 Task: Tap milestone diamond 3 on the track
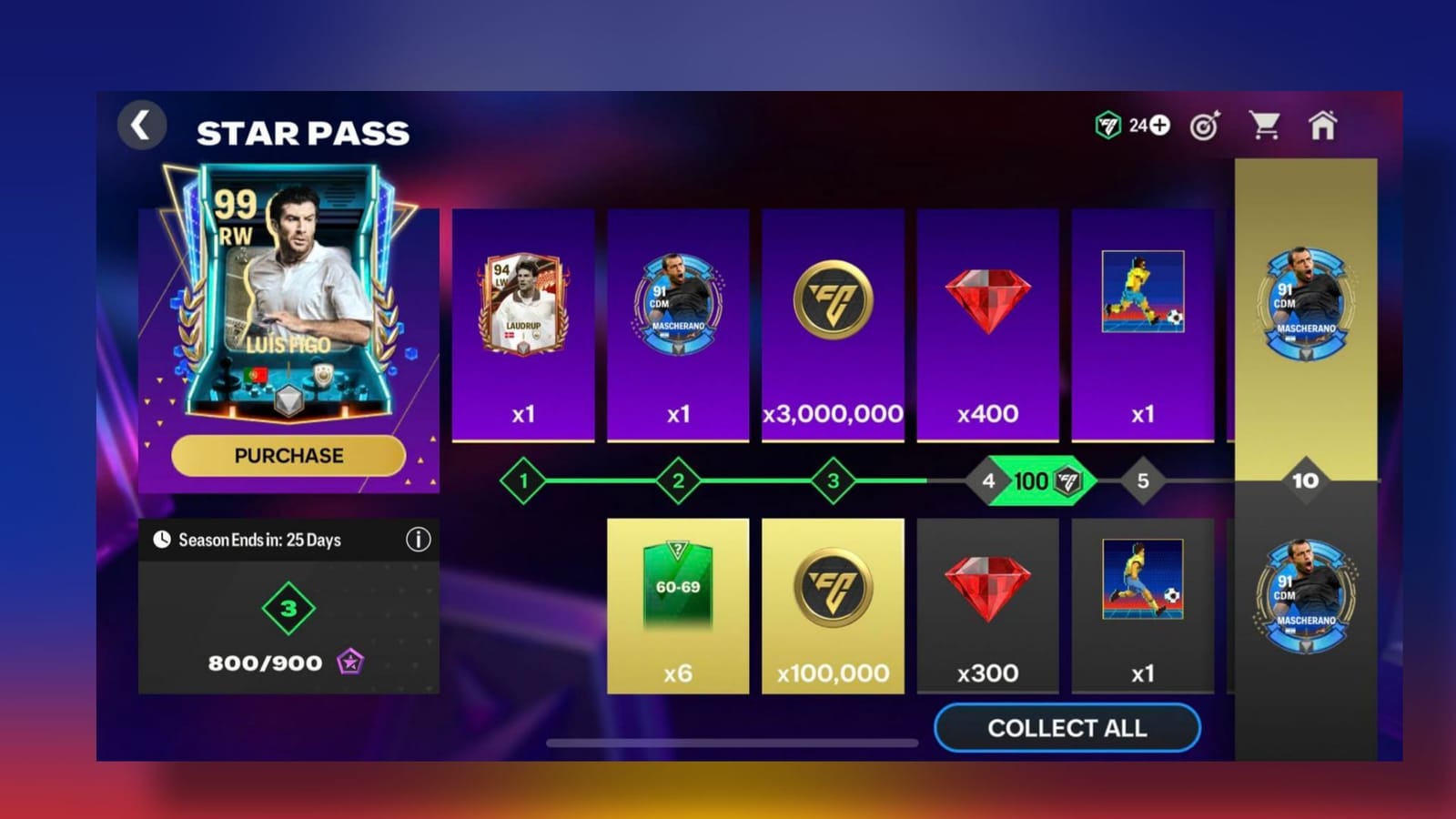(832, 481)
